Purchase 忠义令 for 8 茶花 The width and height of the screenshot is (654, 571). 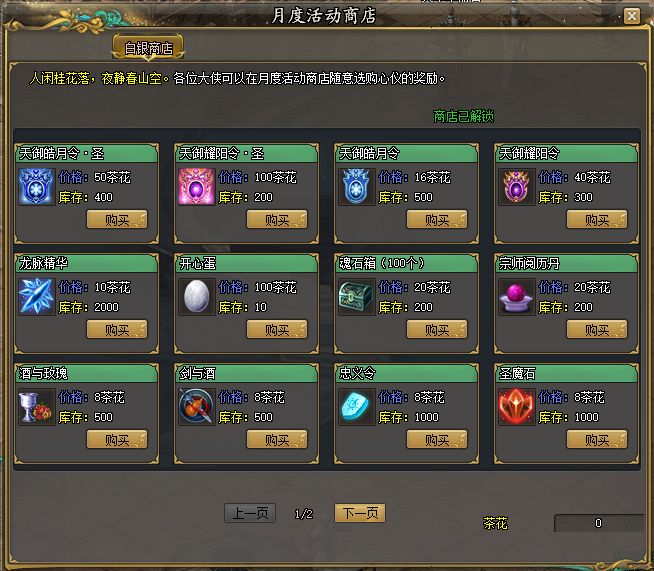coord(437,439)
